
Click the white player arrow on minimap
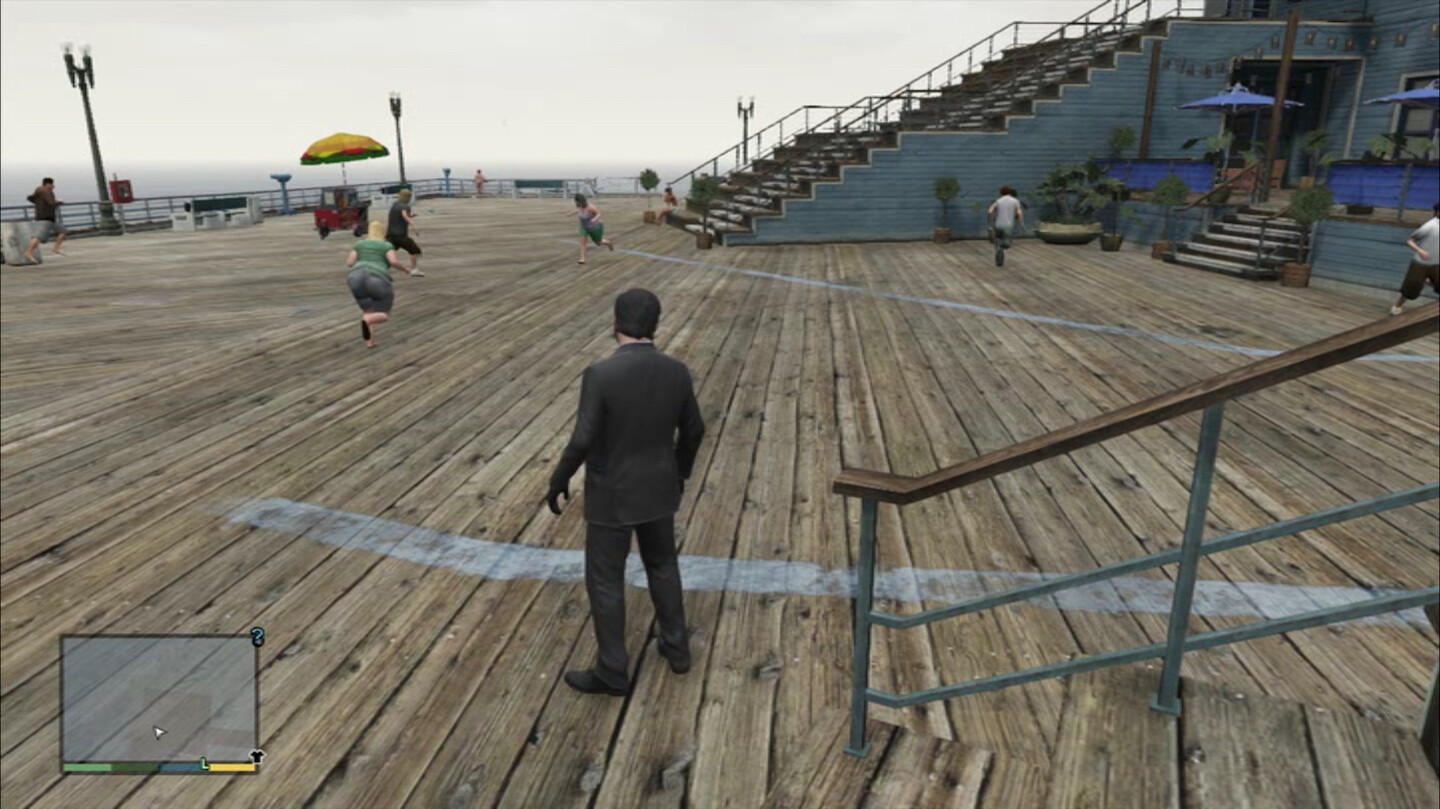(x=159, y=732)
